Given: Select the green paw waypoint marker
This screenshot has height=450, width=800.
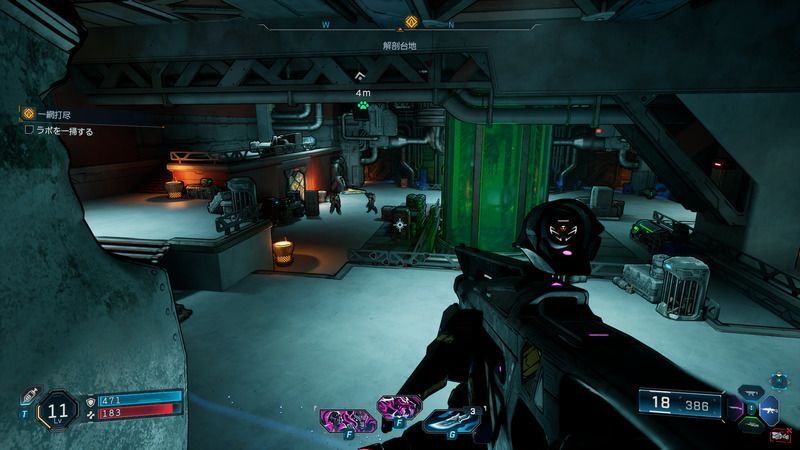Looking at the screenshot, I should [362, 102].
